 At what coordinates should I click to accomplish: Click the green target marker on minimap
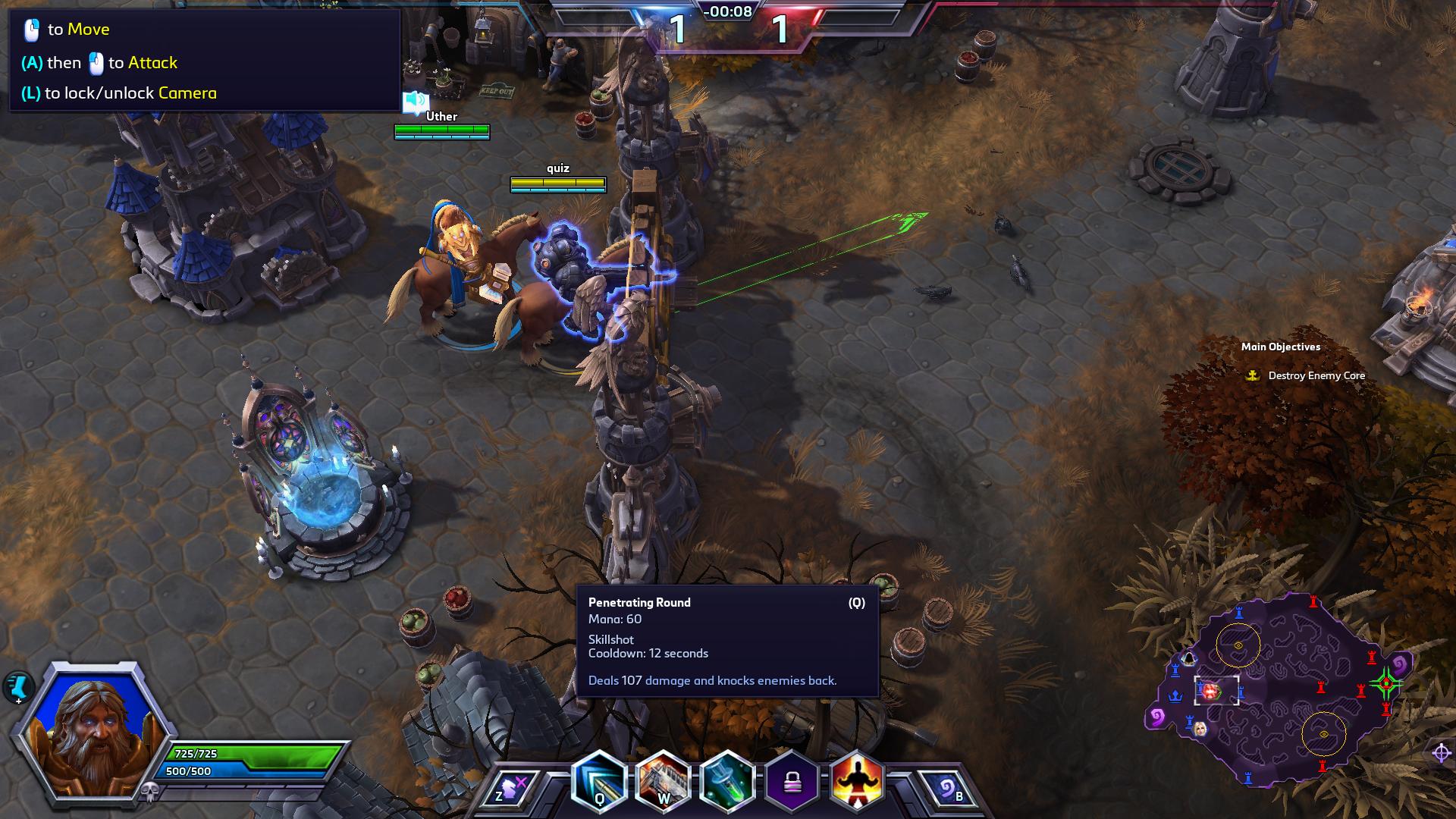[1386, 683]
